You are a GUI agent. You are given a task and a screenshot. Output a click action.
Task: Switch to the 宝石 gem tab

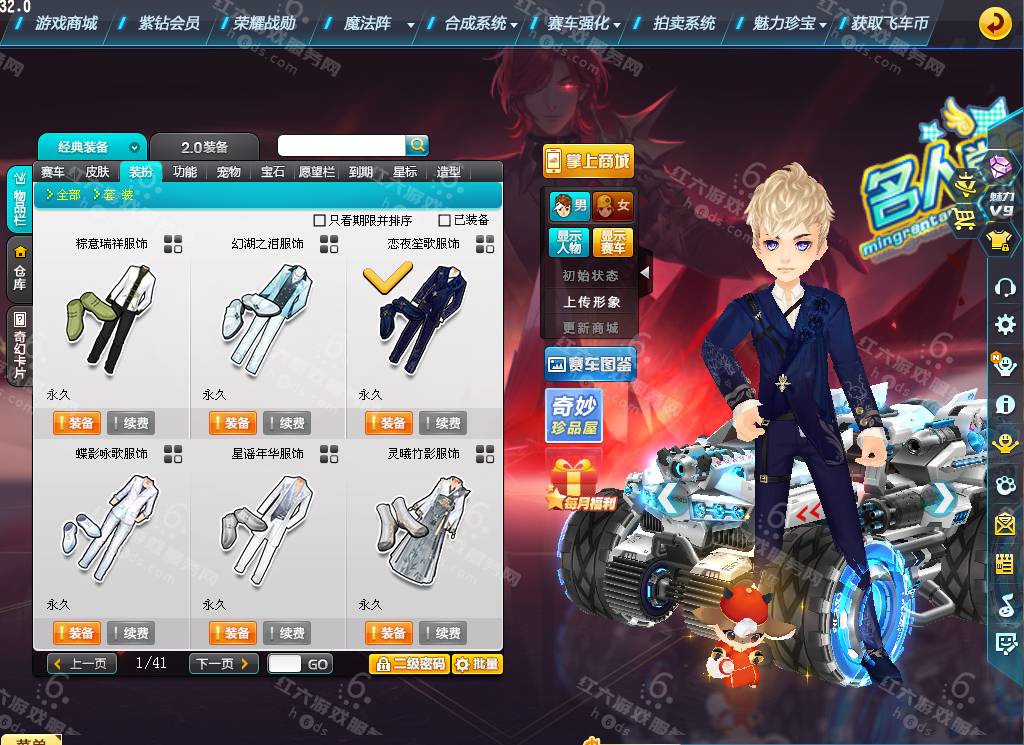pos(273,172)
